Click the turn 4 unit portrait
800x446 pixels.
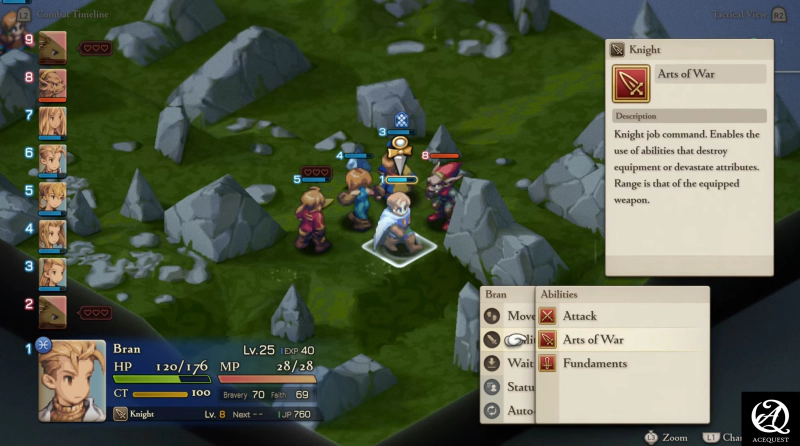[x=52, y=235]
